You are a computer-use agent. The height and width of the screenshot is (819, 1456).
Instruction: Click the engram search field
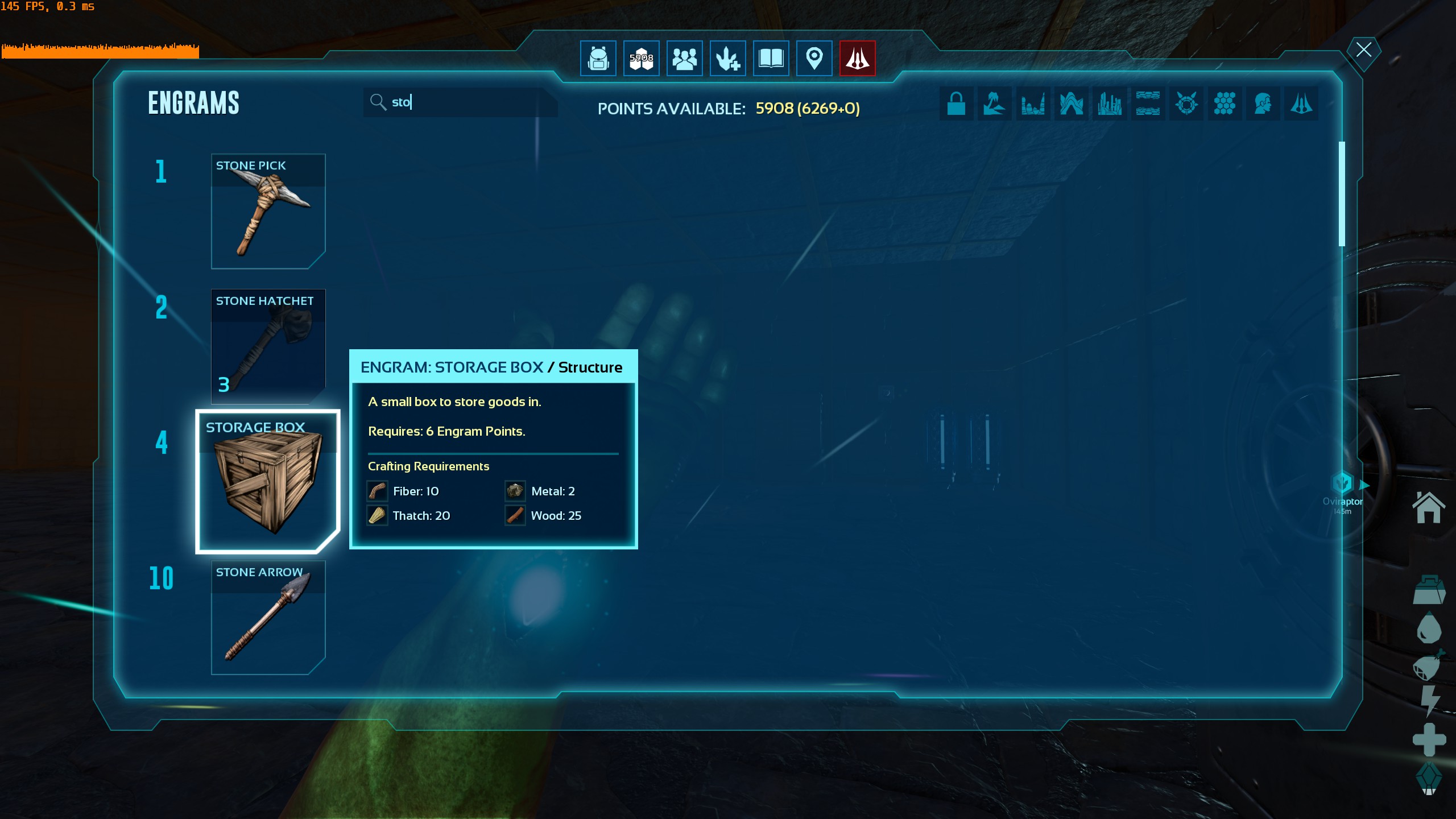[461, 102]
